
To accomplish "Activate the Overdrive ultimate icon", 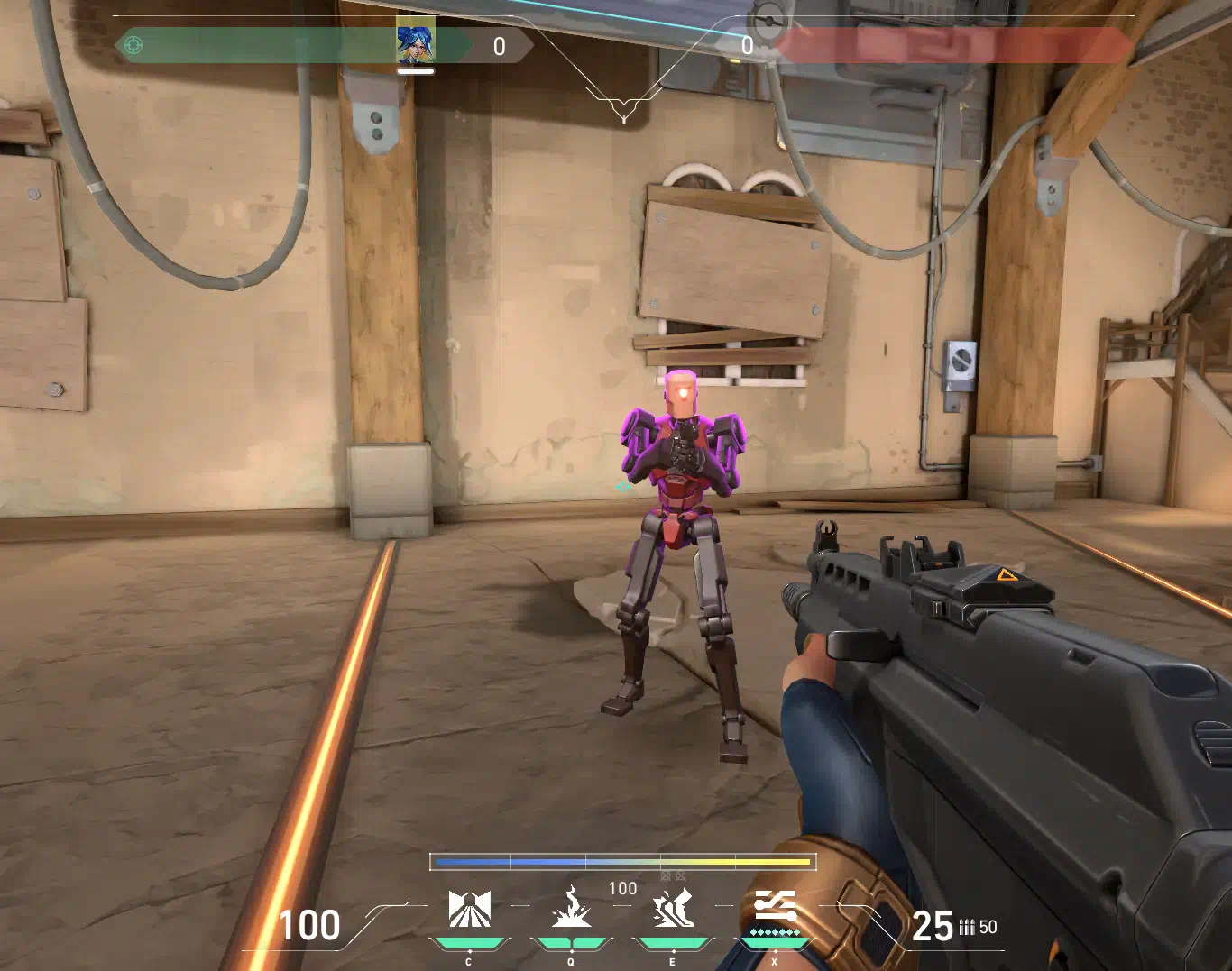I will coord(775,907).
